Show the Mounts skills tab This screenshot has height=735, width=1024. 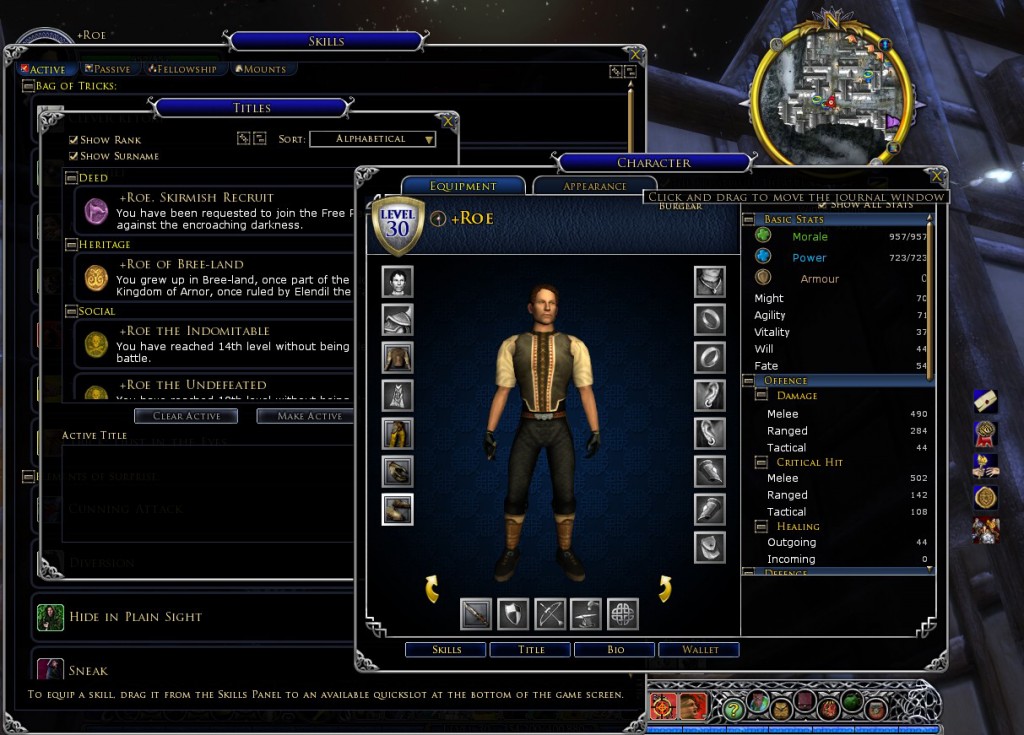tap(260, 69)
